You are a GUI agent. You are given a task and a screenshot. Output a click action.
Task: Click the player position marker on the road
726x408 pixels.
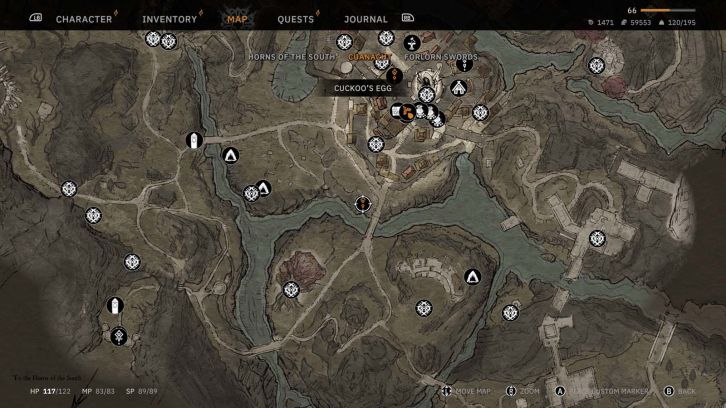[362, 204]
